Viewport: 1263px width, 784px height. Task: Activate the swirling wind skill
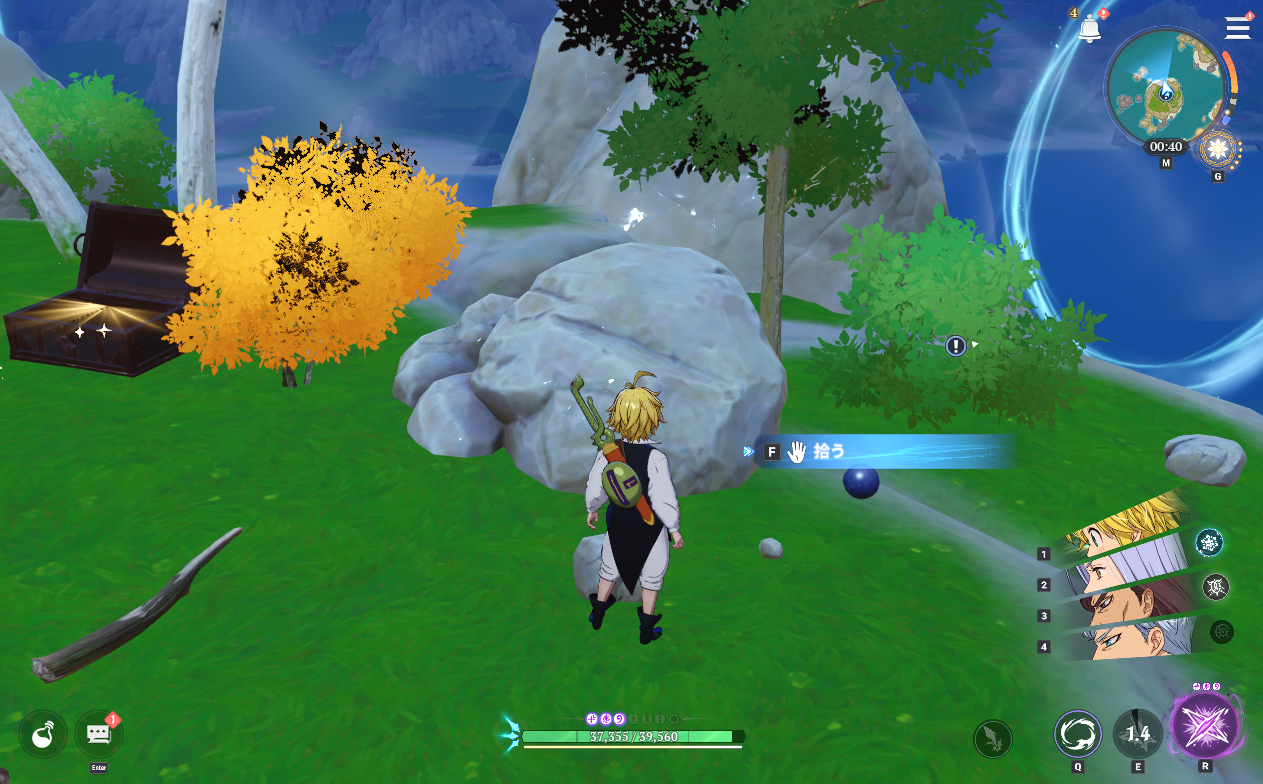1078,734
